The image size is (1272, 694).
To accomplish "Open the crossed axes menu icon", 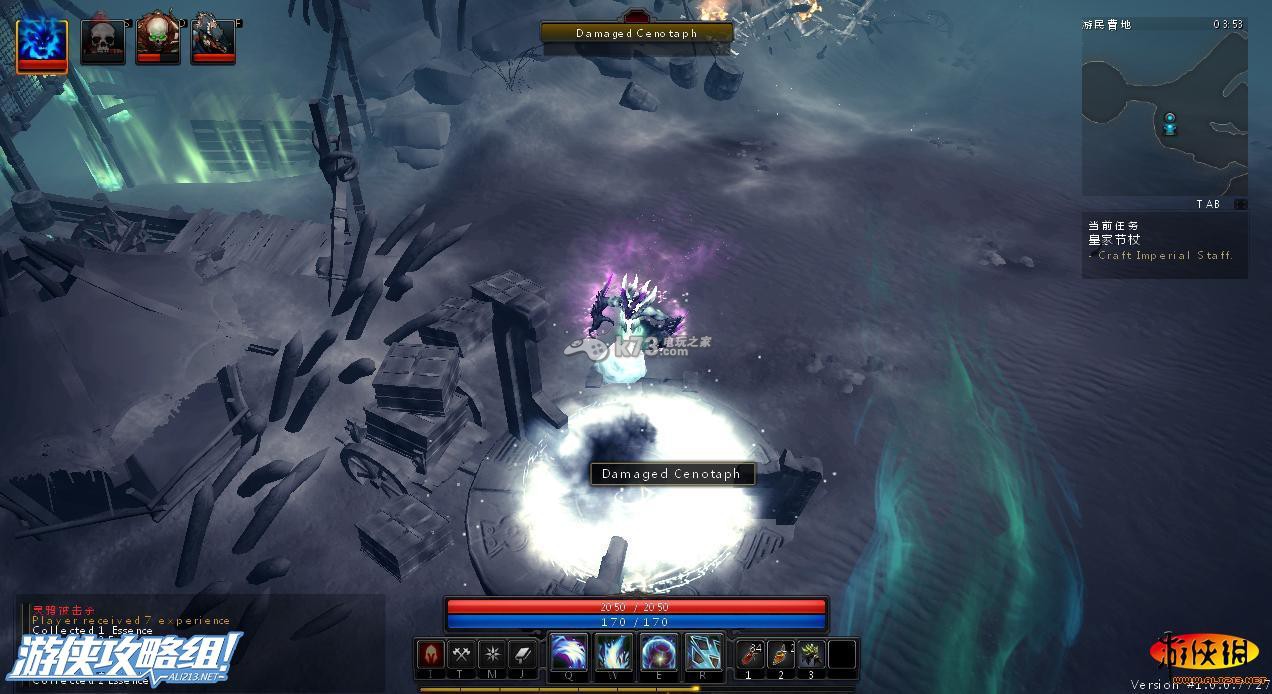I will coord(461,654).
